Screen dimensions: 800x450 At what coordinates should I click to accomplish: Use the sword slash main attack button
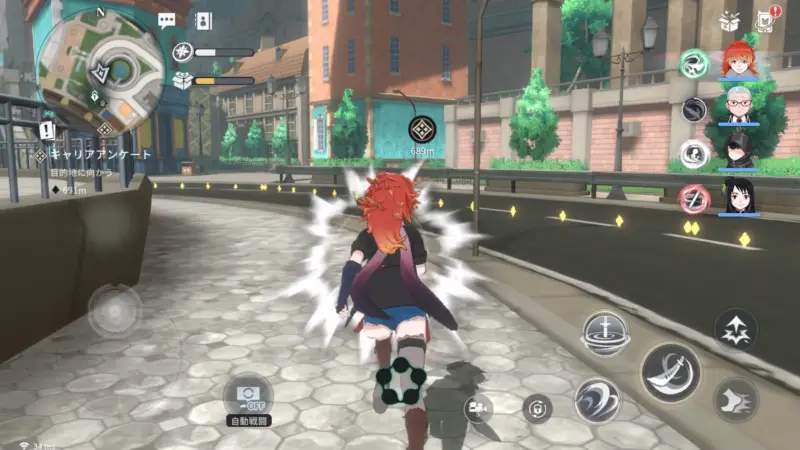670,372
